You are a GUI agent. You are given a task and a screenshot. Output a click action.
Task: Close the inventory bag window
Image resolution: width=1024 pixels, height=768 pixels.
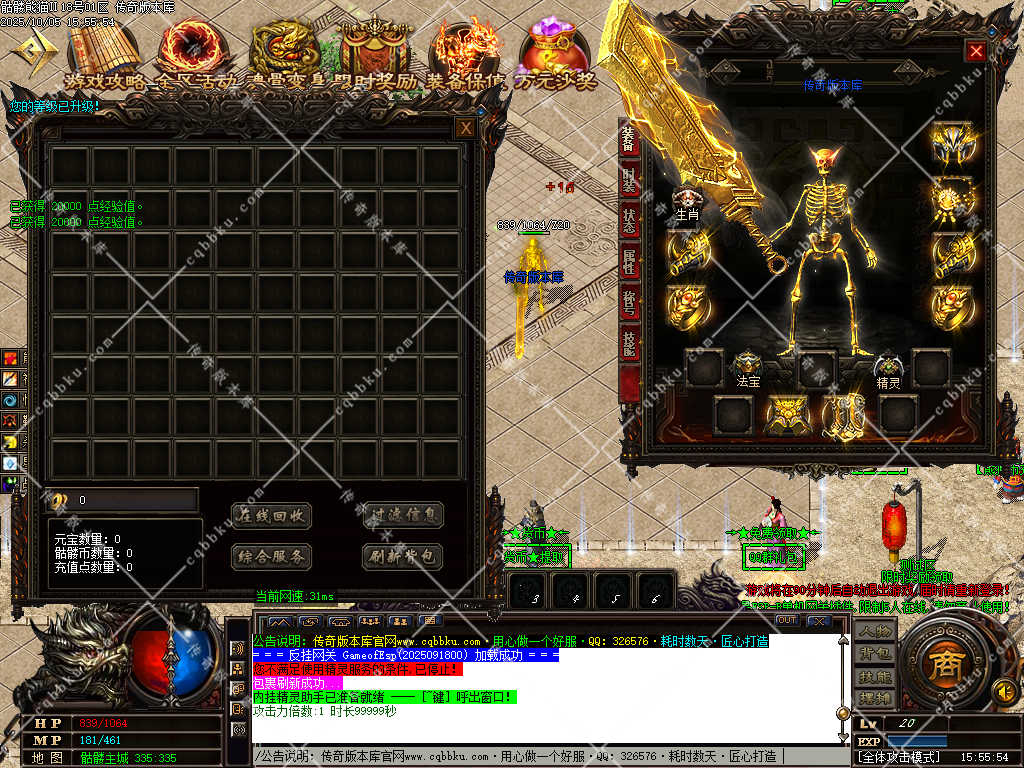(465, 128)
